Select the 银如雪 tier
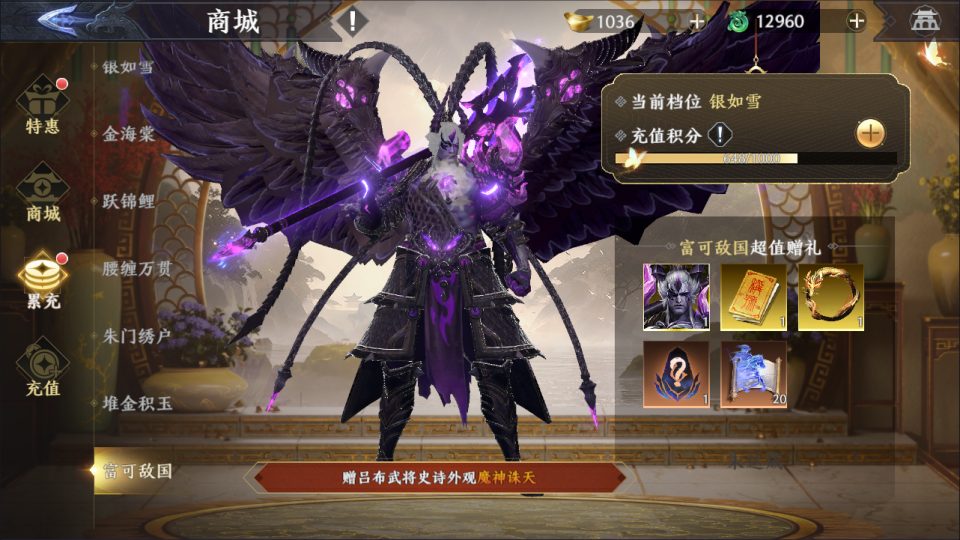The width and height of the screenshot is (960, 540). point(129,67)
